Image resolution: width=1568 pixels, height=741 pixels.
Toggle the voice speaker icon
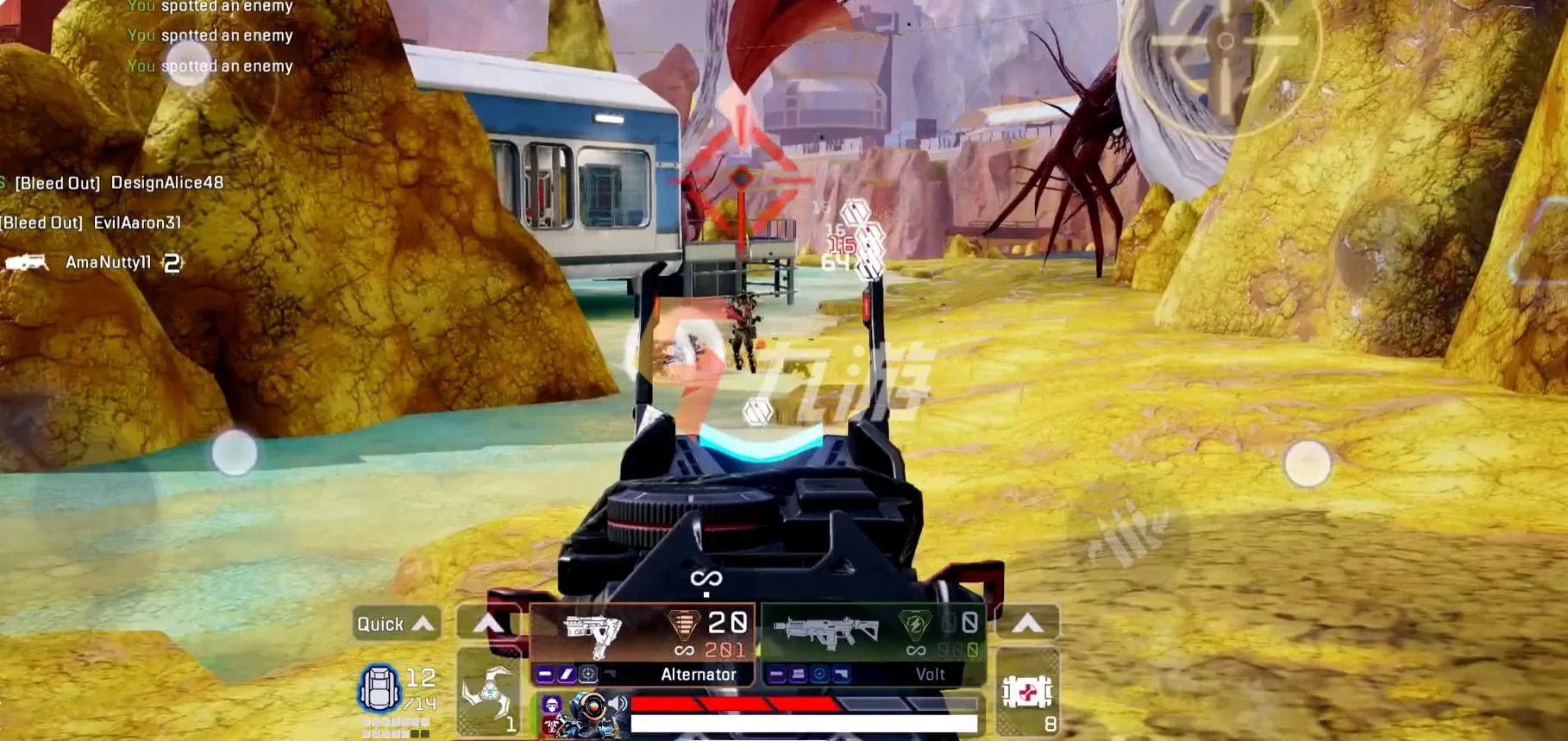click(618, 704)
